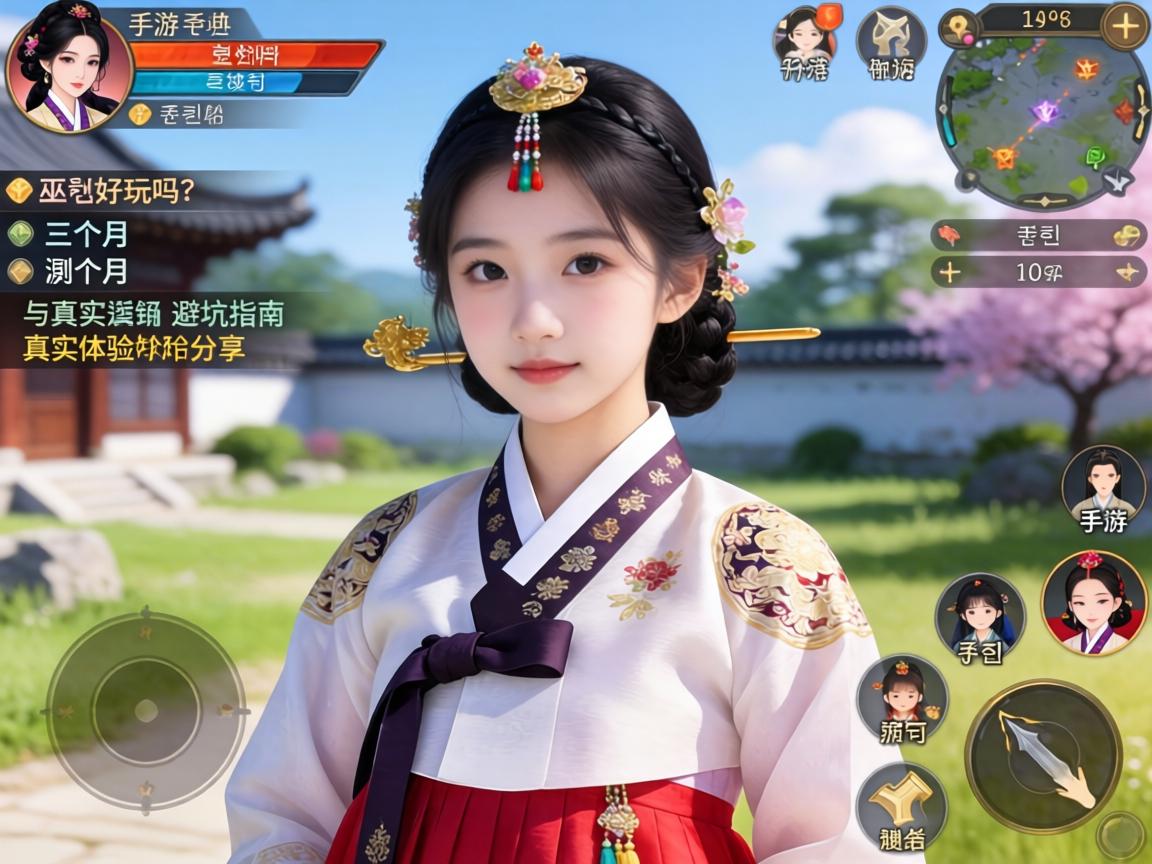Open the girl avatar icon with red badge
This screenshot has height=864, width=1152.
804,42
